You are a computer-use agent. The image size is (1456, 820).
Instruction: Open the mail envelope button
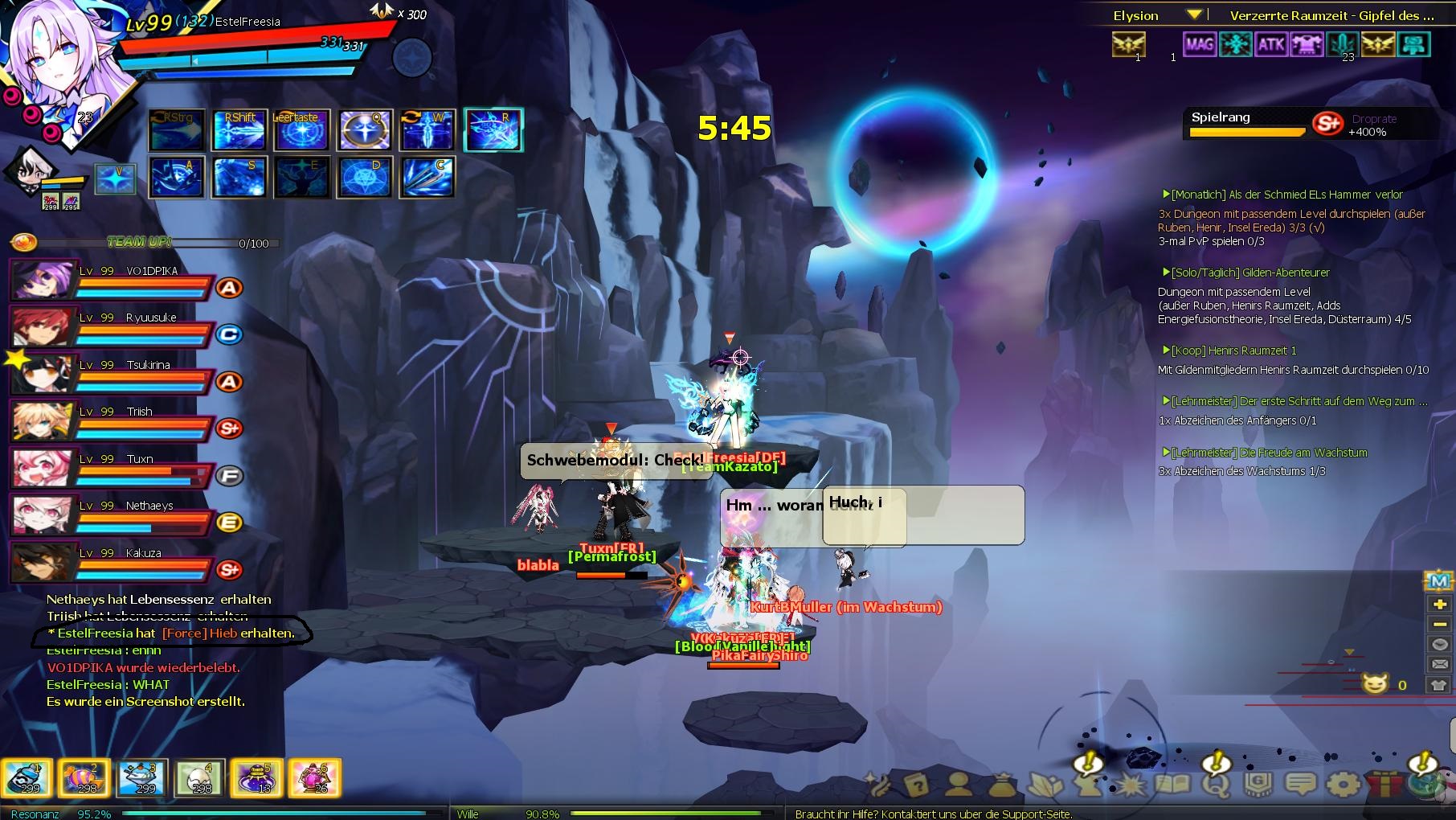pos(1439,664)
